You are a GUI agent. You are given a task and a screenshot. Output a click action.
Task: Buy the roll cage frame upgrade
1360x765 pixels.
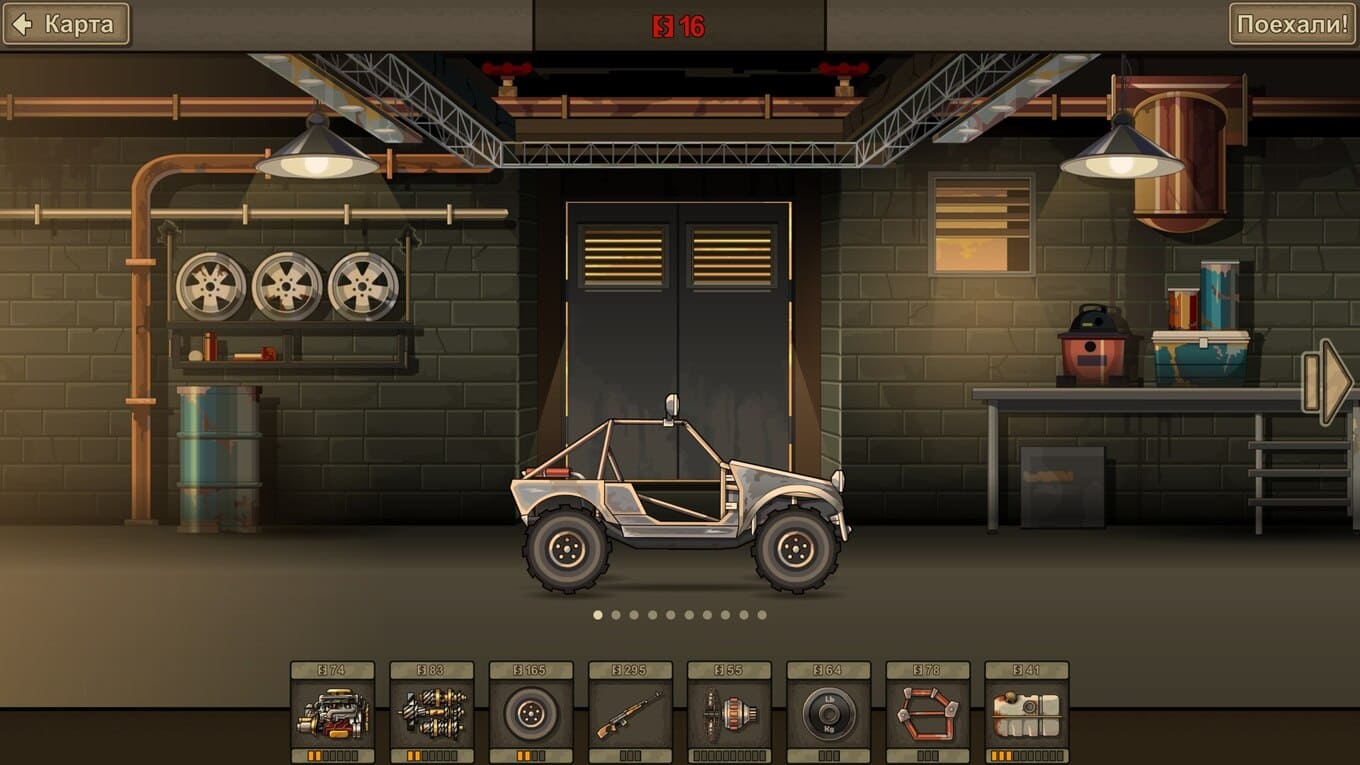(927, 713)
